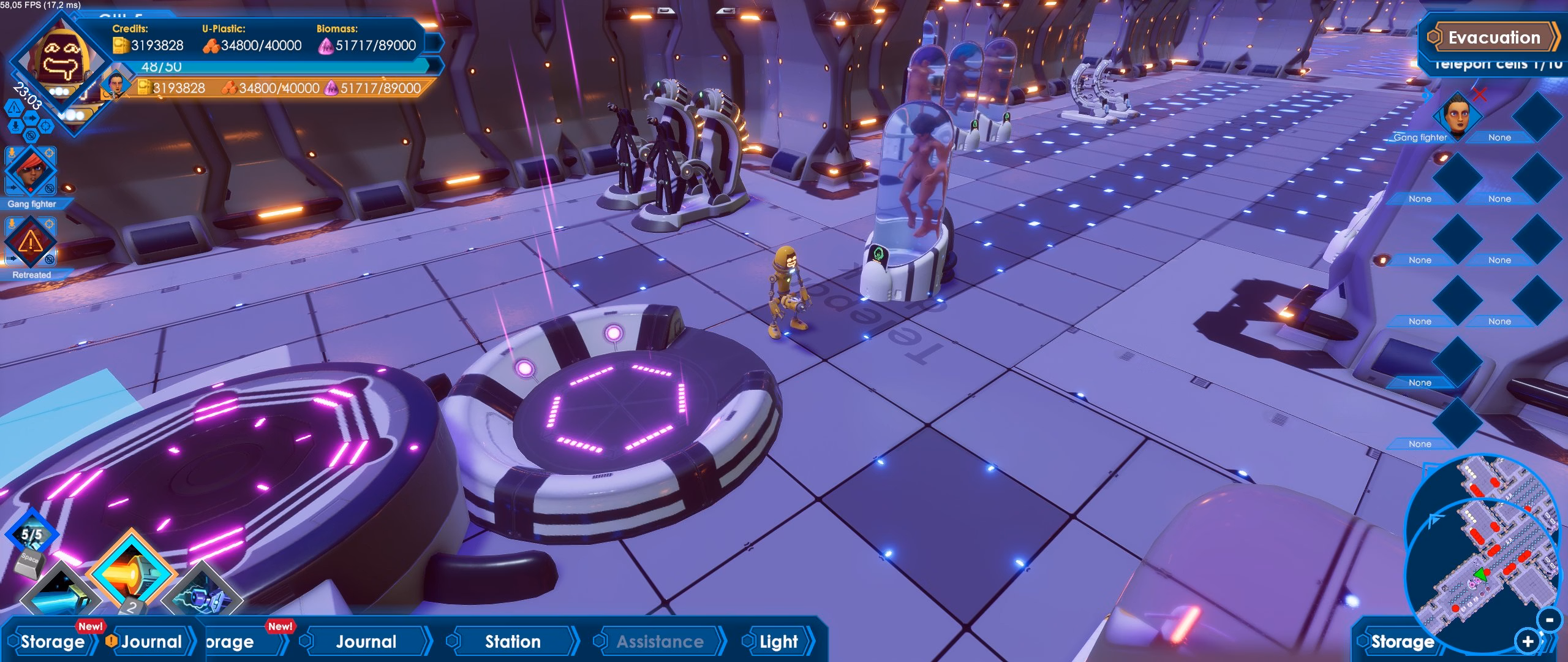Select the Retreated unit warning portrait

click(30, 243)
